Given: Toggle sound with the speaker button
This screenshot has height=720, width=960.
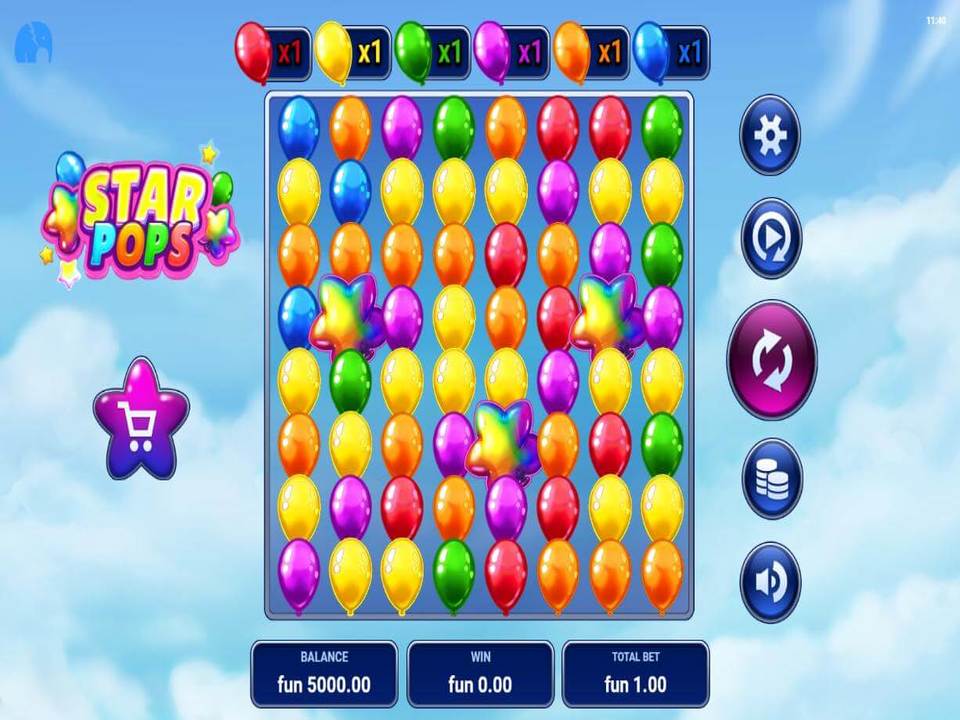Looking at the screenshot, I should [x=770, y=583].
